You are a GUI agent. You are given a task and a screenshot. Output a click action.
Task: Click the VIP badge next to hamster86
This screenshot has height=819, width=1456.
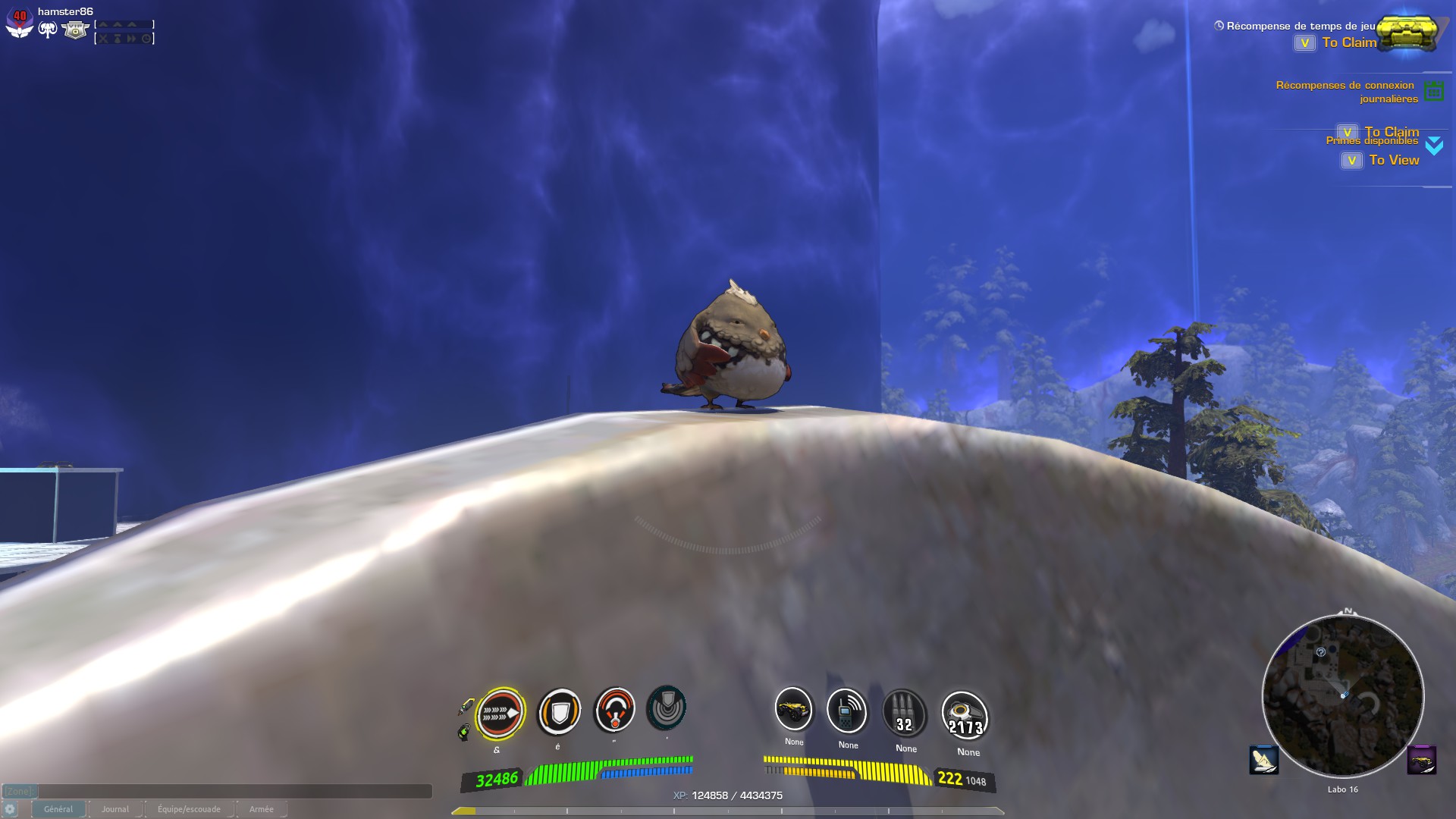pyautogui.click(x=75, y=30)
